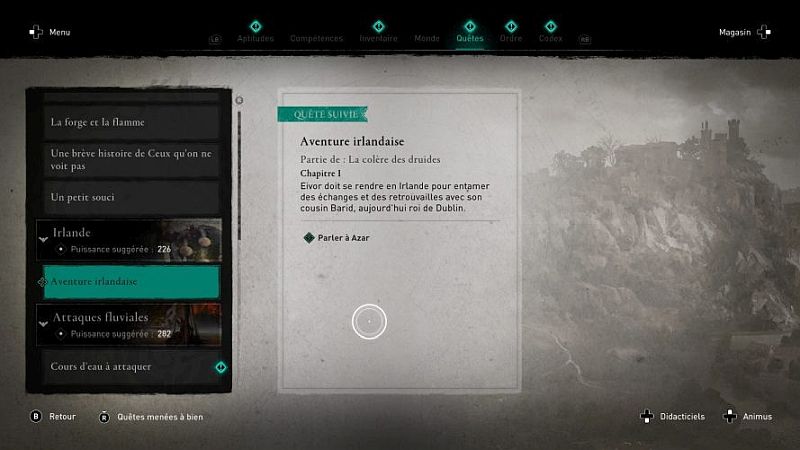Select the Quêtes tab
Image resolution: width=800 pixels, height=450 pixels.
coord(469,38)
